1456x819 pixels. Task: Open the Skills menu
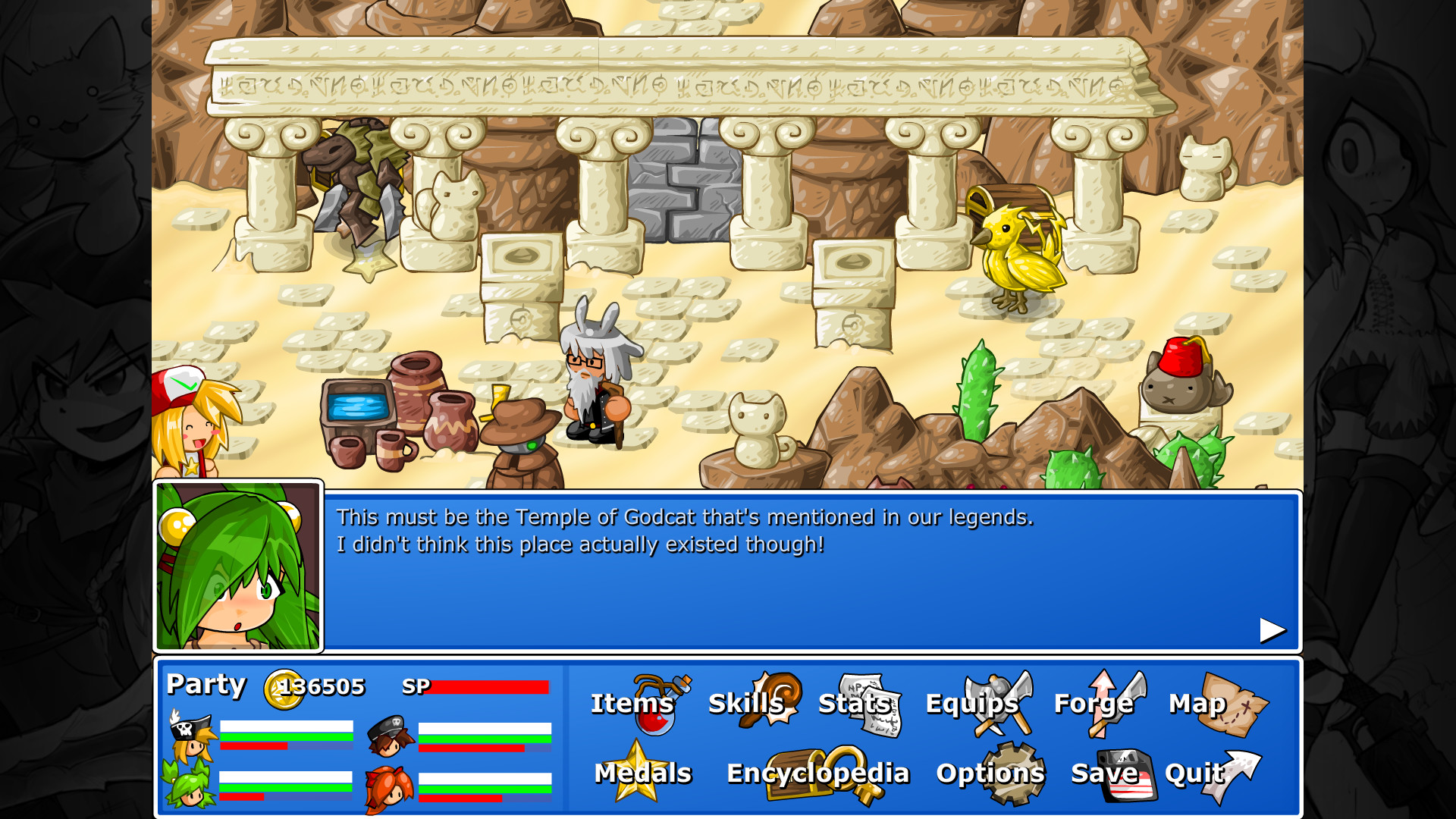[x=747, y=704]
